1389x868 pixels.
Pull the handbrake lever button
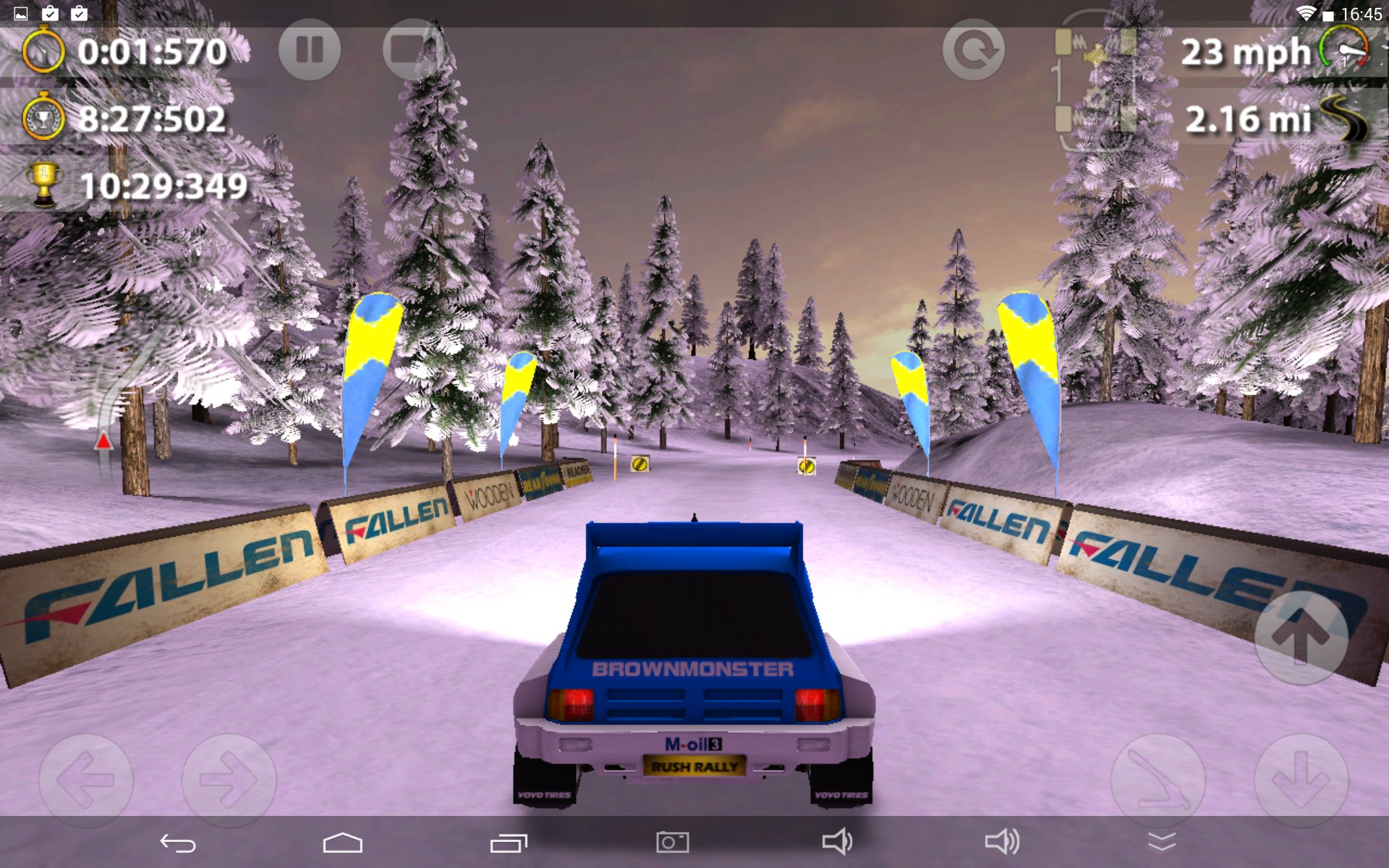click(1157, 780)
